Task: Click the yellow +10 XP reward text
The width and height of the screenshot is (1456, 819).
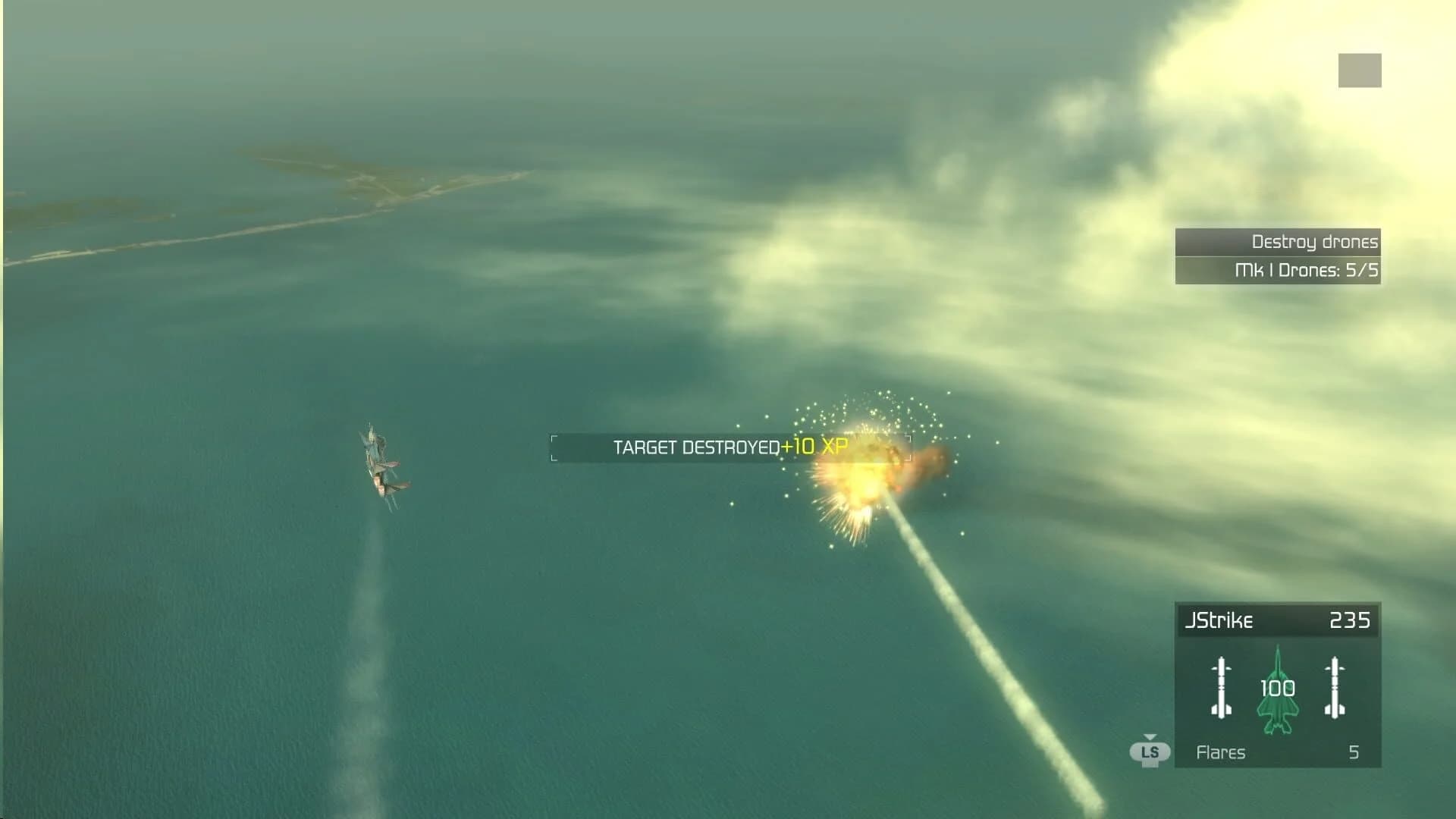Action: [x=815, y=447]
